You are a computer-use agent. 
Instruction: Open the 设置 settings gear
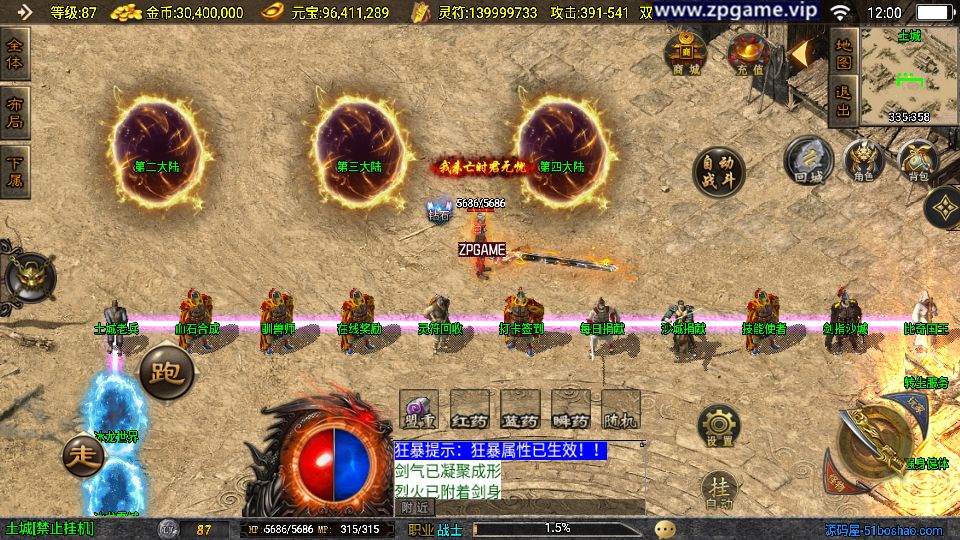(x=718, y=427)
